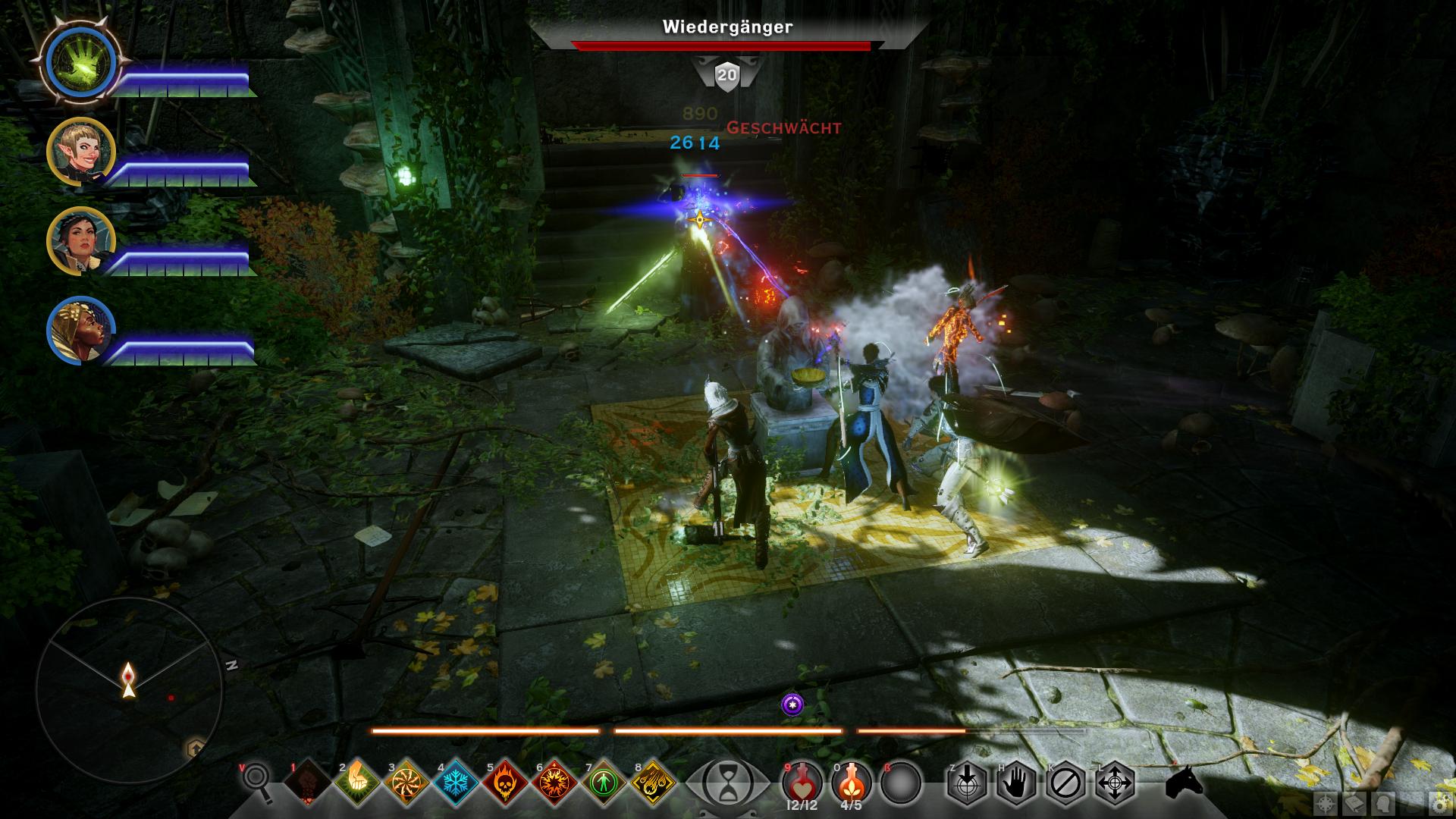Image resolution: width=1456 pixels, height=819 pixels.
Task: Cast the orange spiral wheel ability
Action: pos(406,782)
